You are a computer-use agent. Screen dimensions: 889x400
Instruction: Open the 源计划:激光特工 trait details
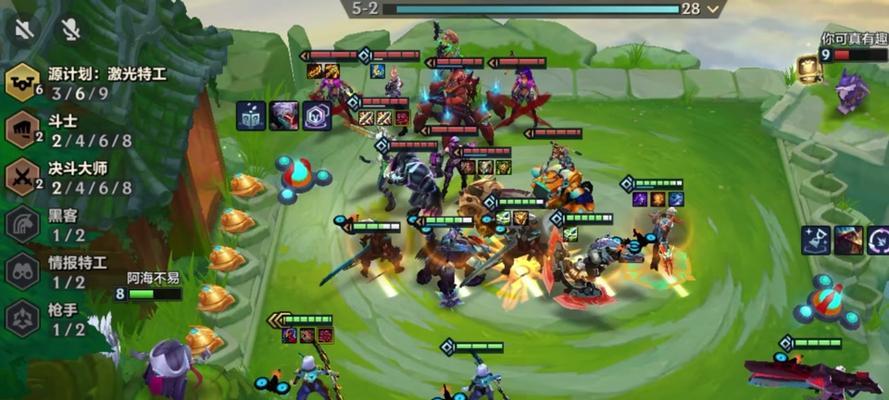click(x=22, y=82)
